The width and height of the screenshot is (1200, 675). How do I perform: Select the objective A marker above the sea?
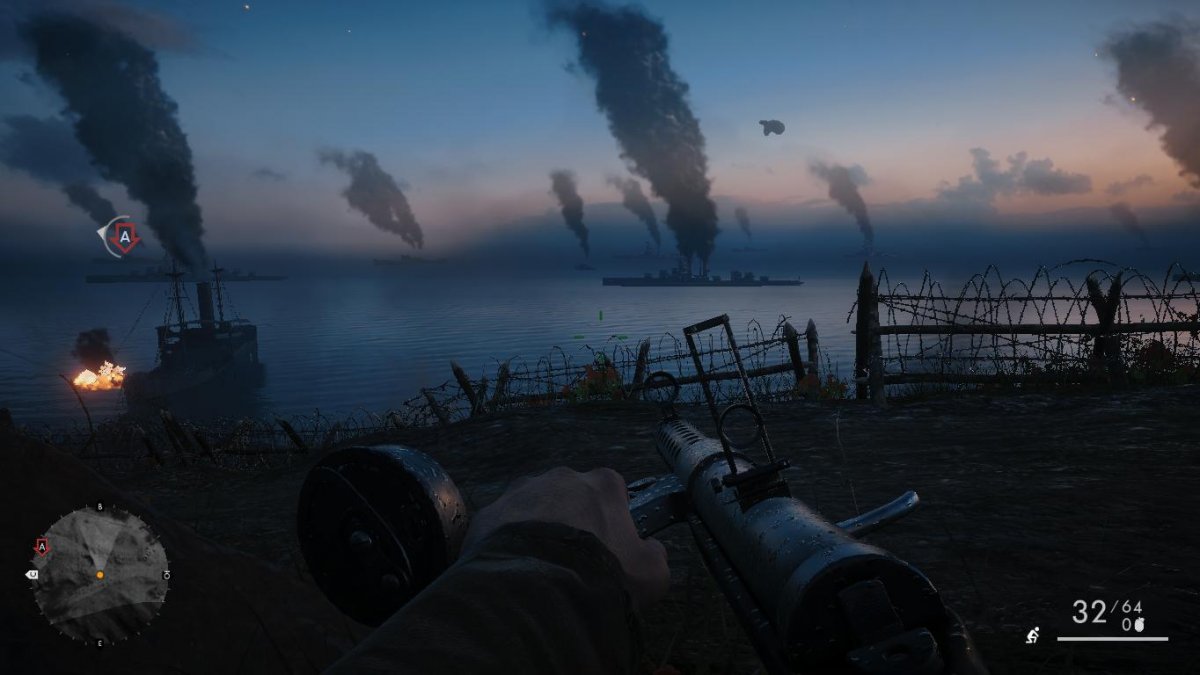124,237
